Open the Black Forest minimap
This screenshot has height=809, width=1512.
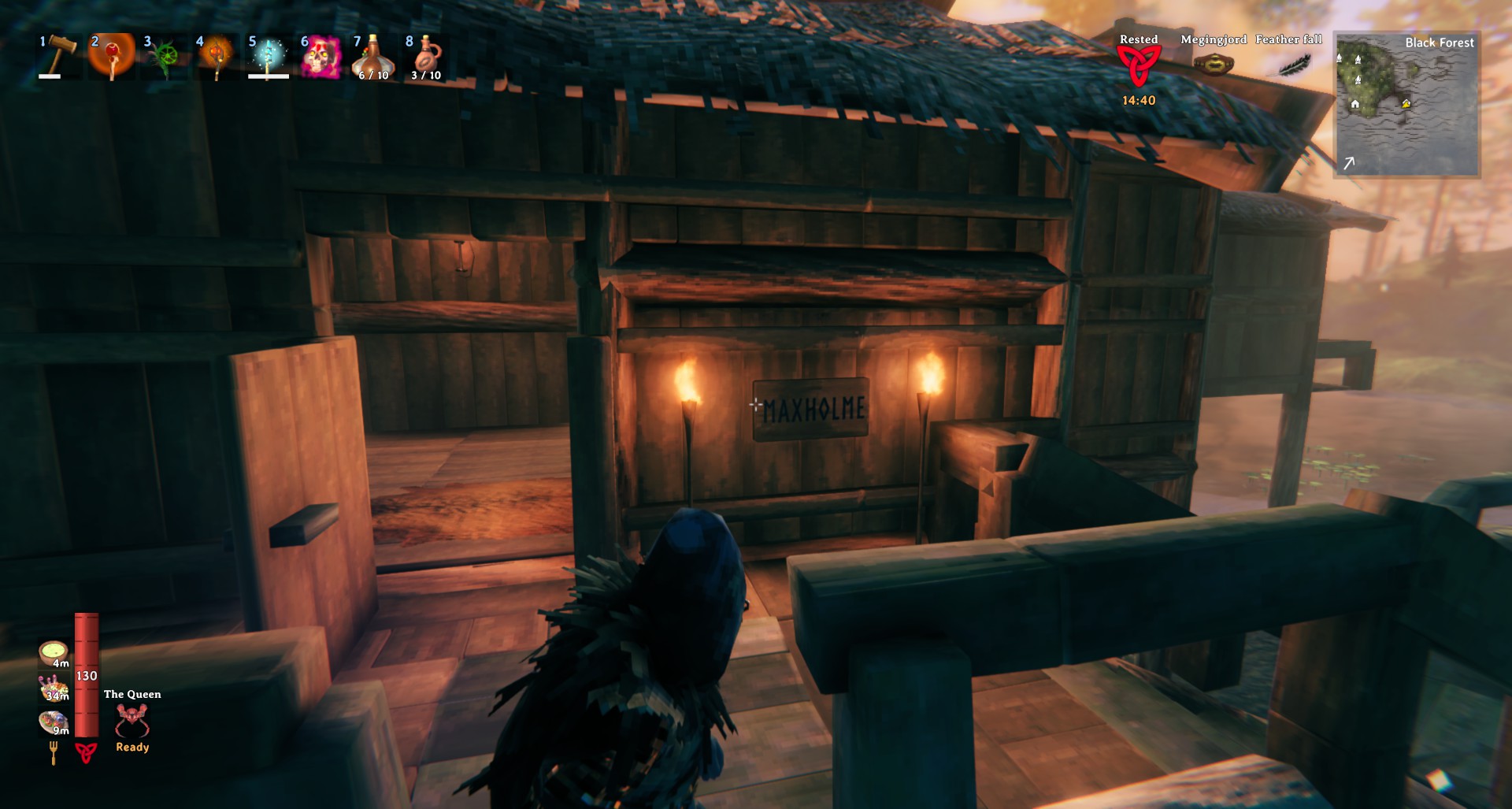(x=1406, y=104)
